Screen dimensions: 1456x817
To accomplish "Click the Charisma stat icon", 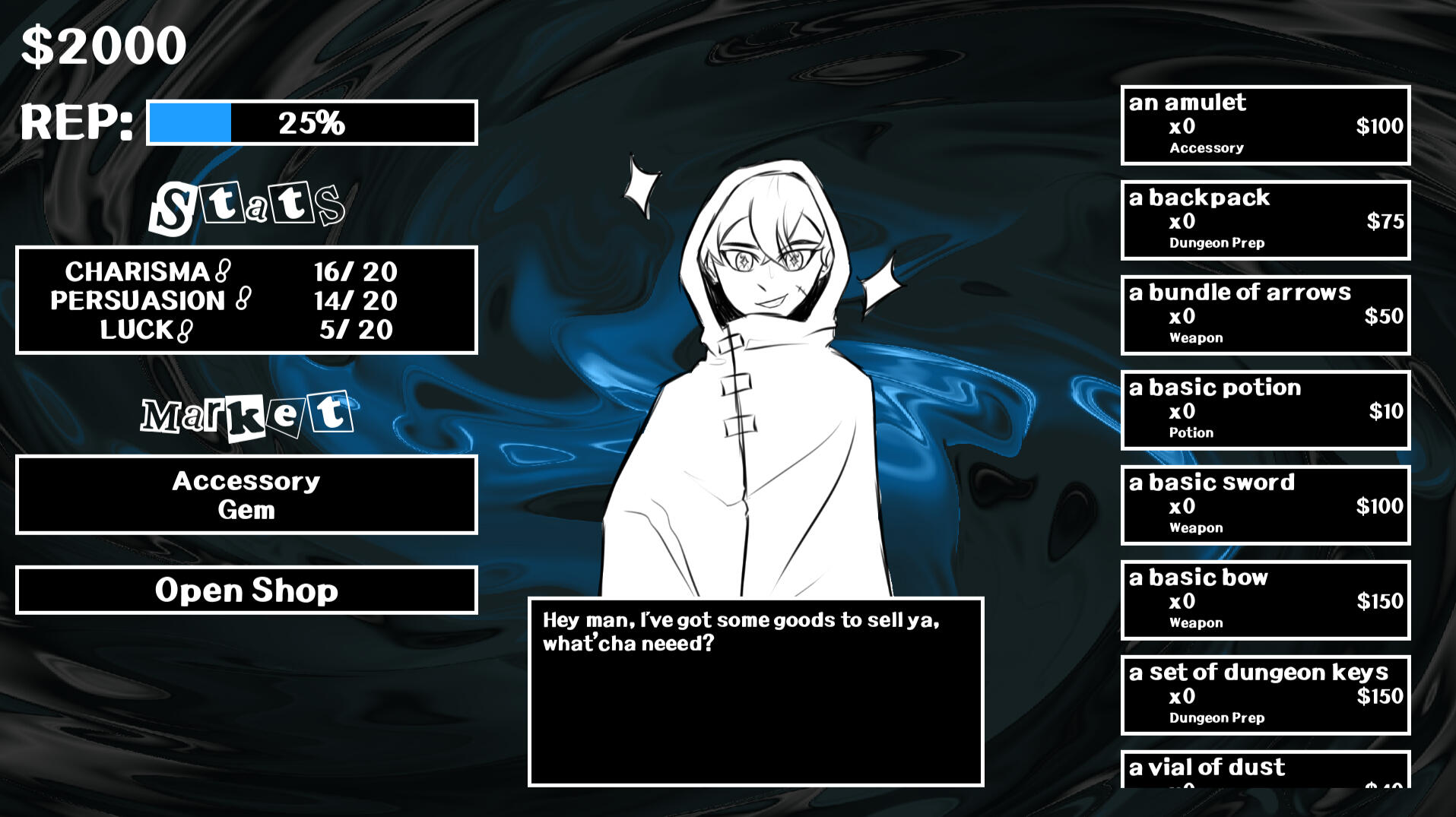I will coord(223,271).
